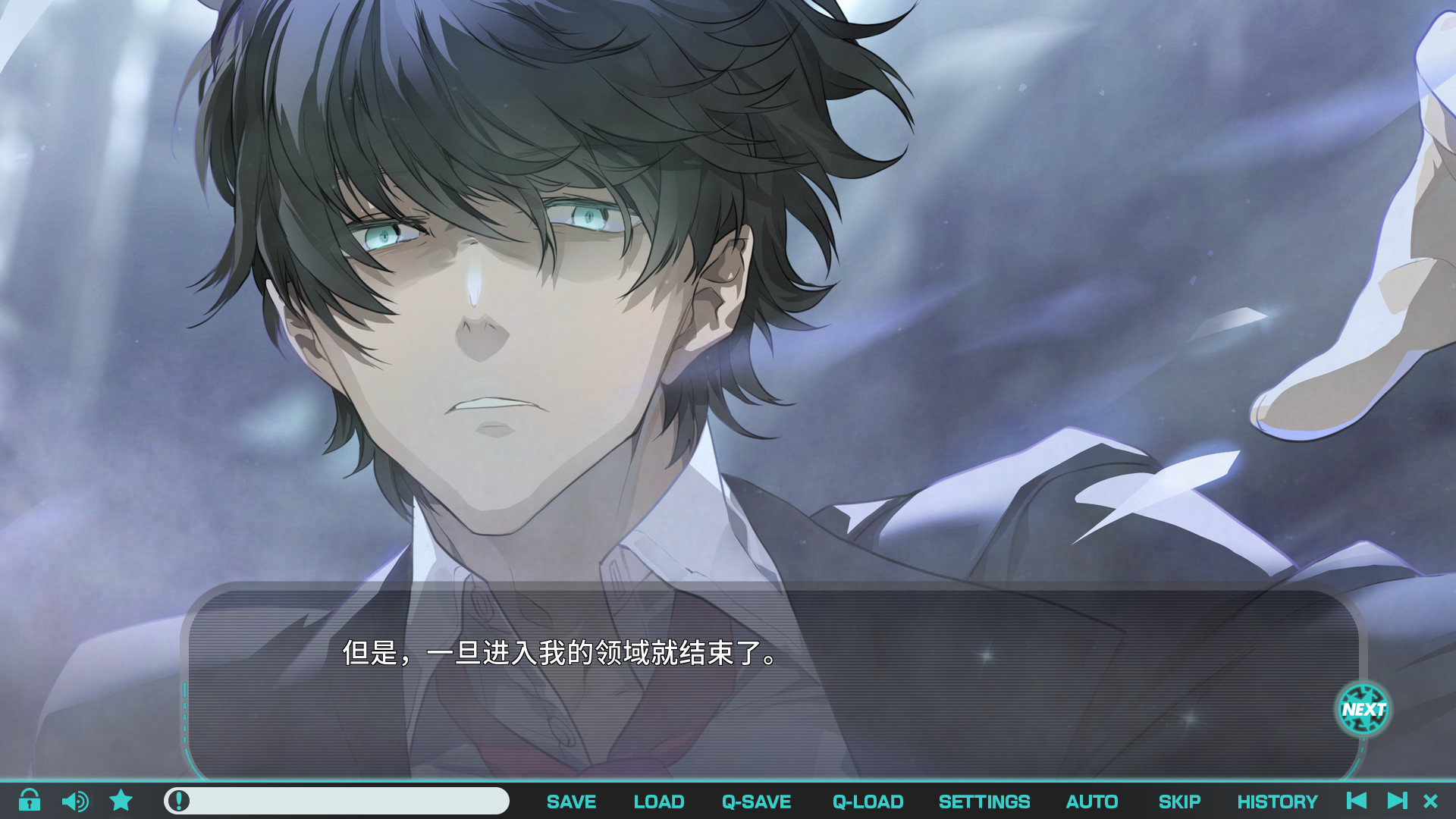The width and height of the screenshot is (1456, 819).
Task: Click the LOAD button
Action: (x=658, y=801)
